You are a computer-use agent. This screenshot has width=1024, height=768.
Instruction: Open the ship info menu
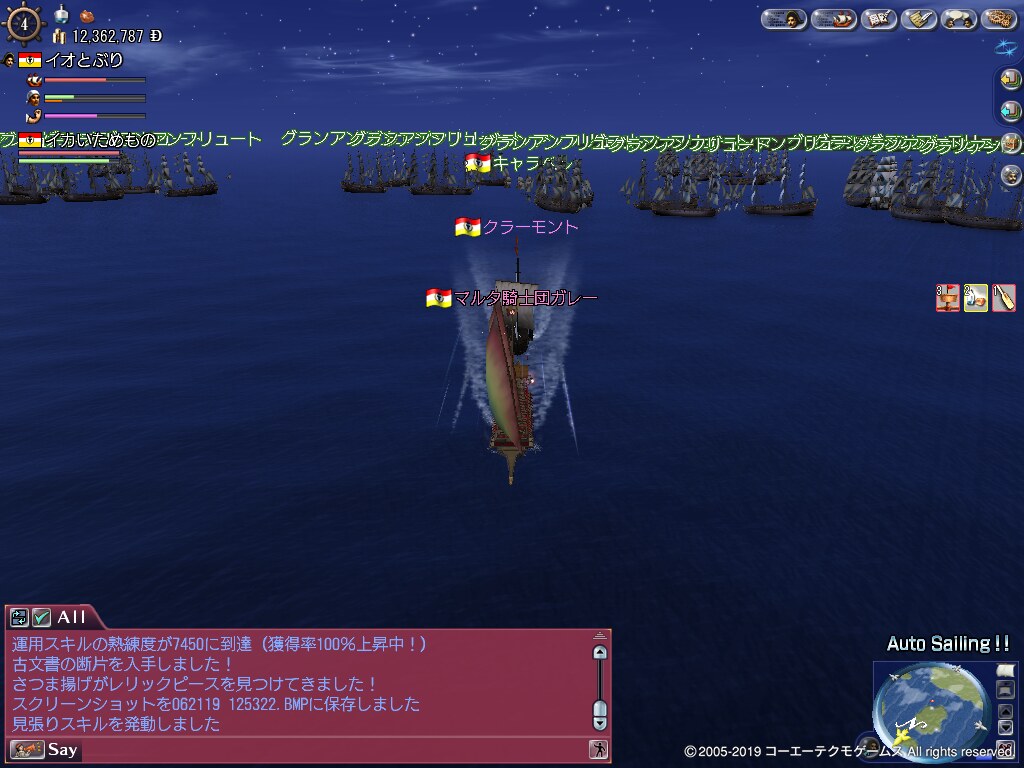(832, 19)
